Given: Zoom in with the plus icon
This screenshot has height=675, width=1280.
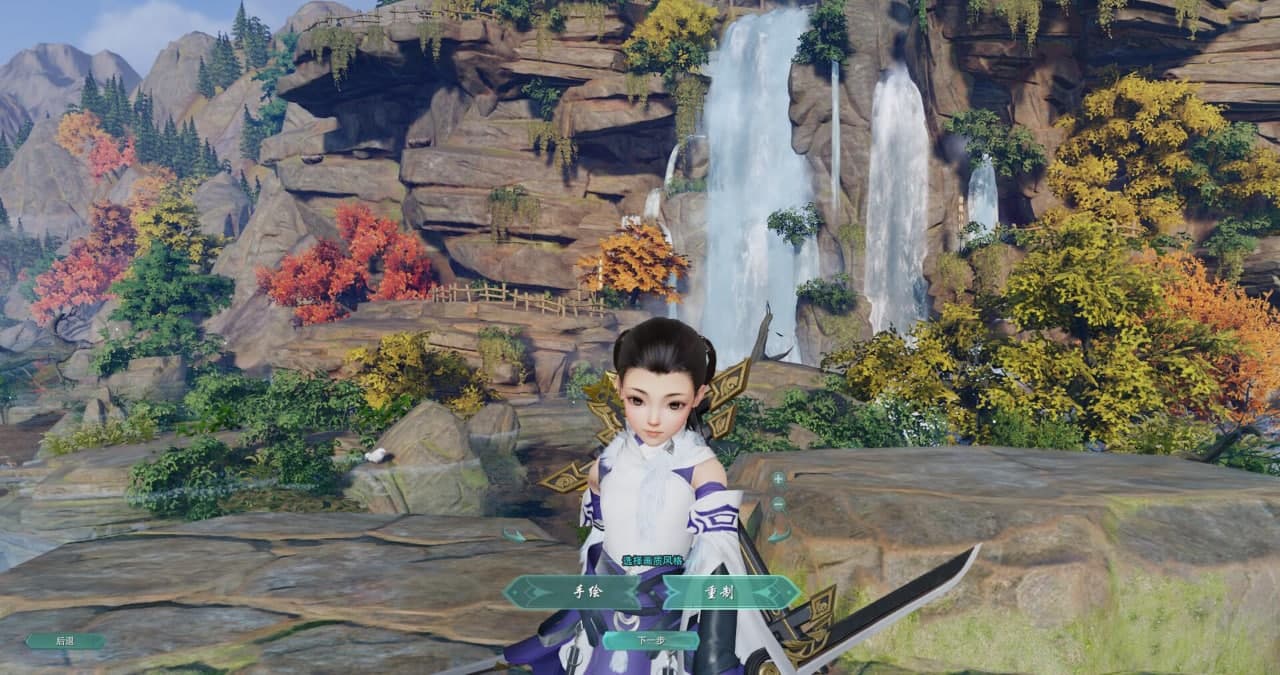Looking at the screenshot, I should (778, 479).
